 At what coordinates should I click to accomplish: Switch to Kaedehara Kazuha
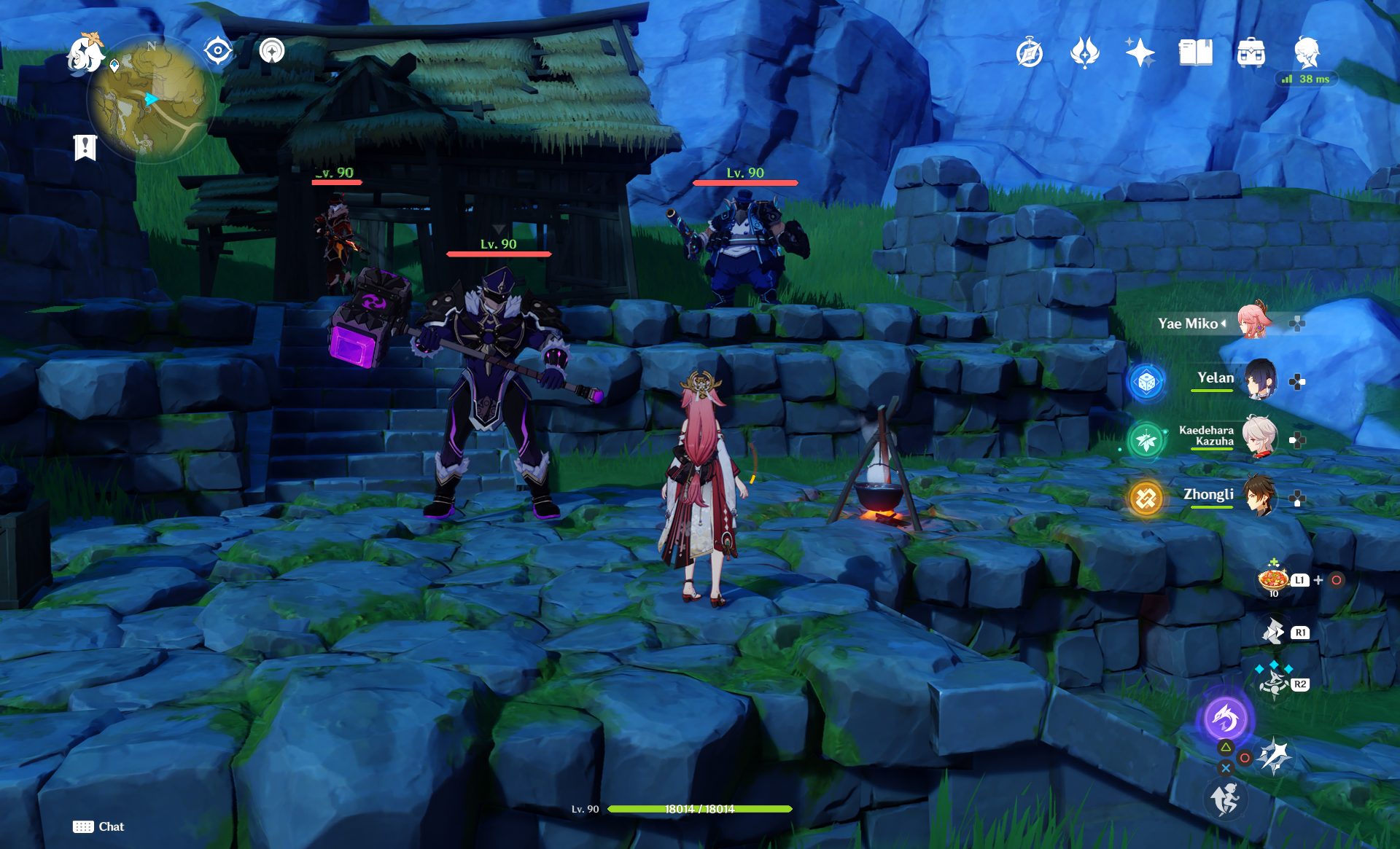pos(1259,437)
